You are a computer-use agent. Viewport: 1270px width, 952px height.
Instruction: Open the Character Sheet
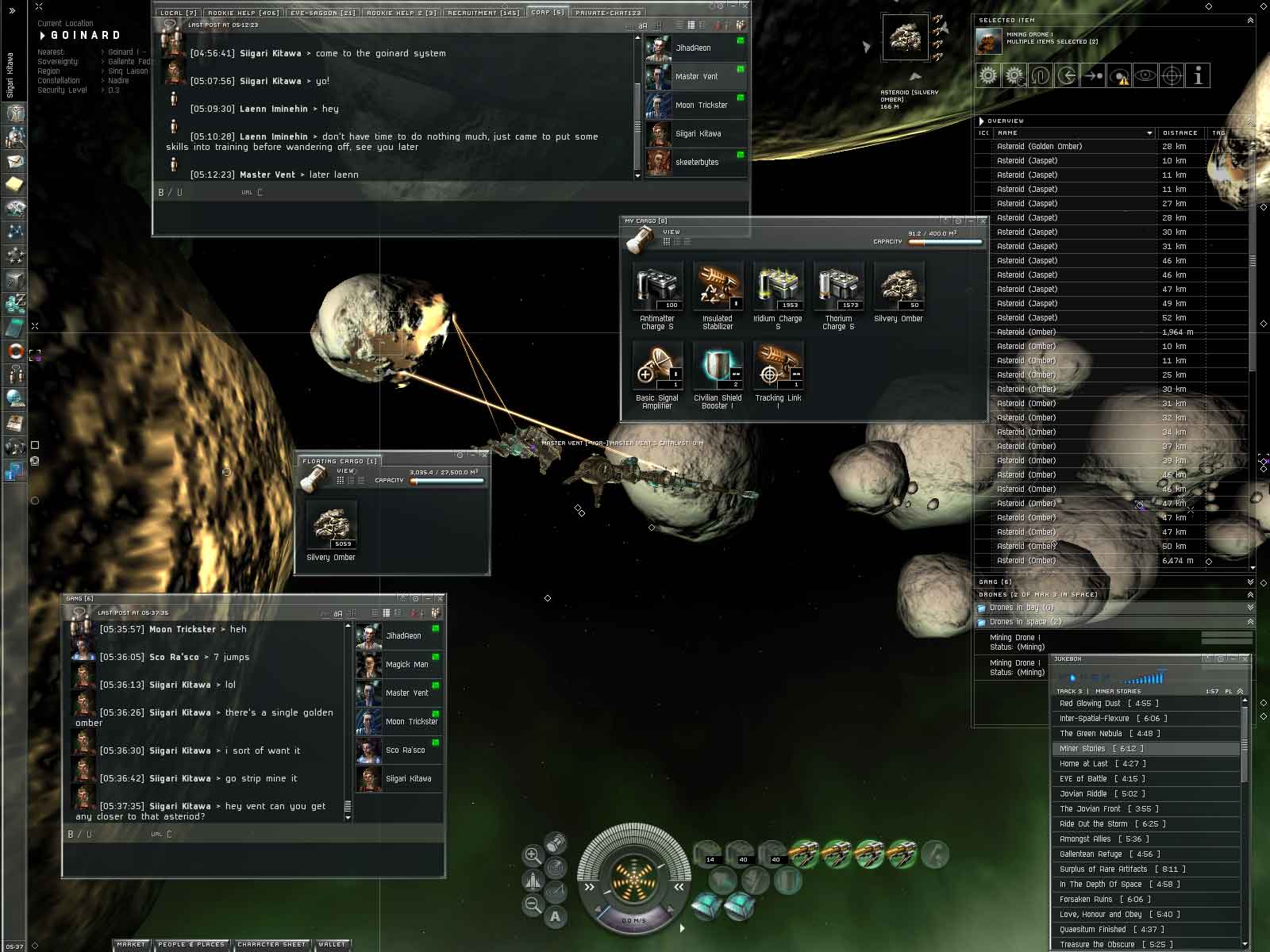272,945
